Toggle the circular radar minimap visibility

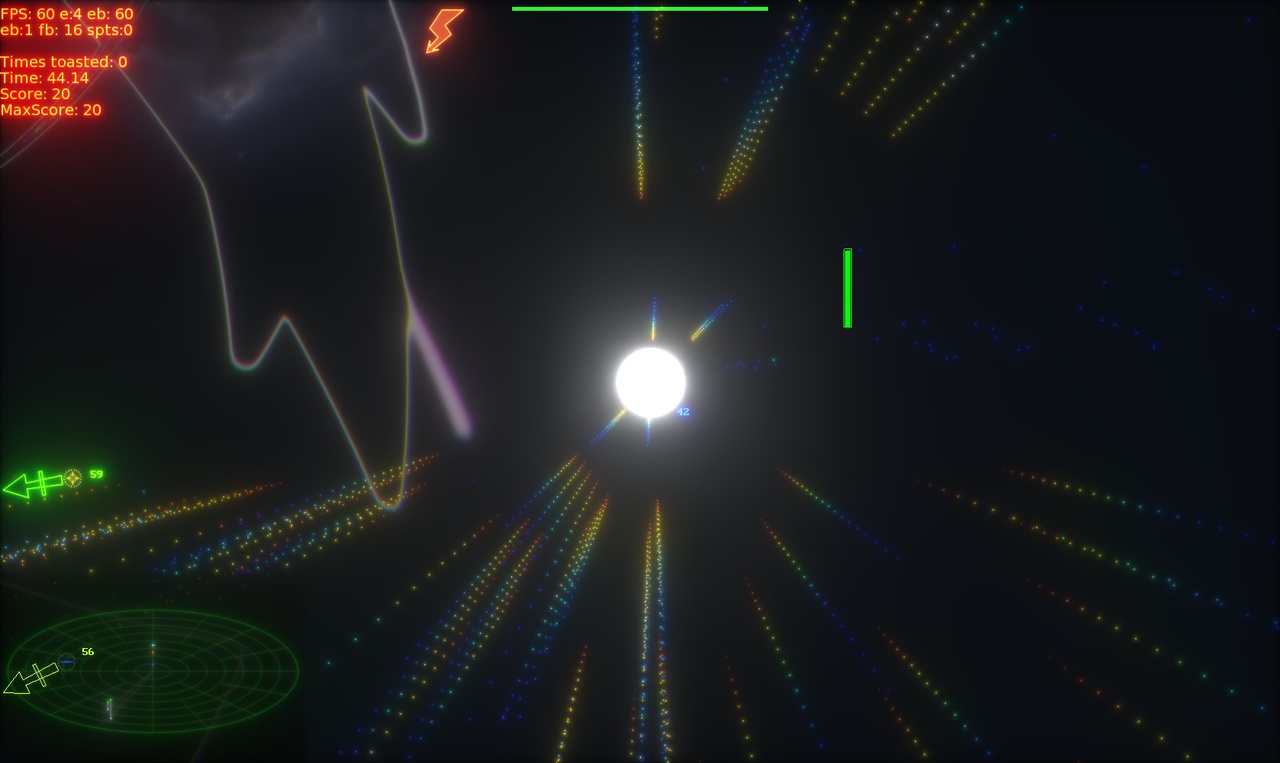tap(152, 672)
